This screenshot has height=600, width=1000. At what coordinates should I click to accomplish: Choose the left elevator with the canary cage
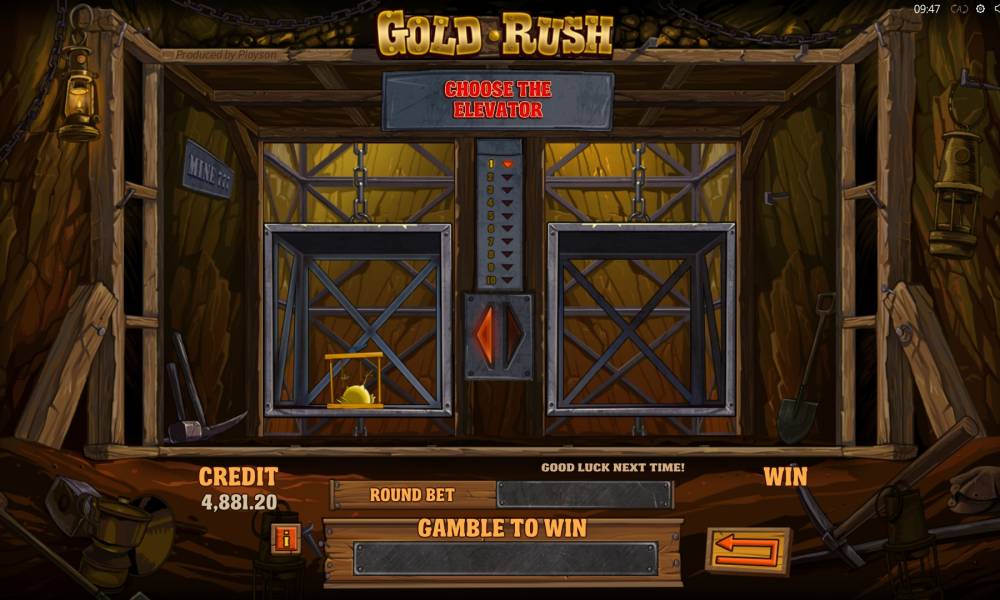pos(357,318)
